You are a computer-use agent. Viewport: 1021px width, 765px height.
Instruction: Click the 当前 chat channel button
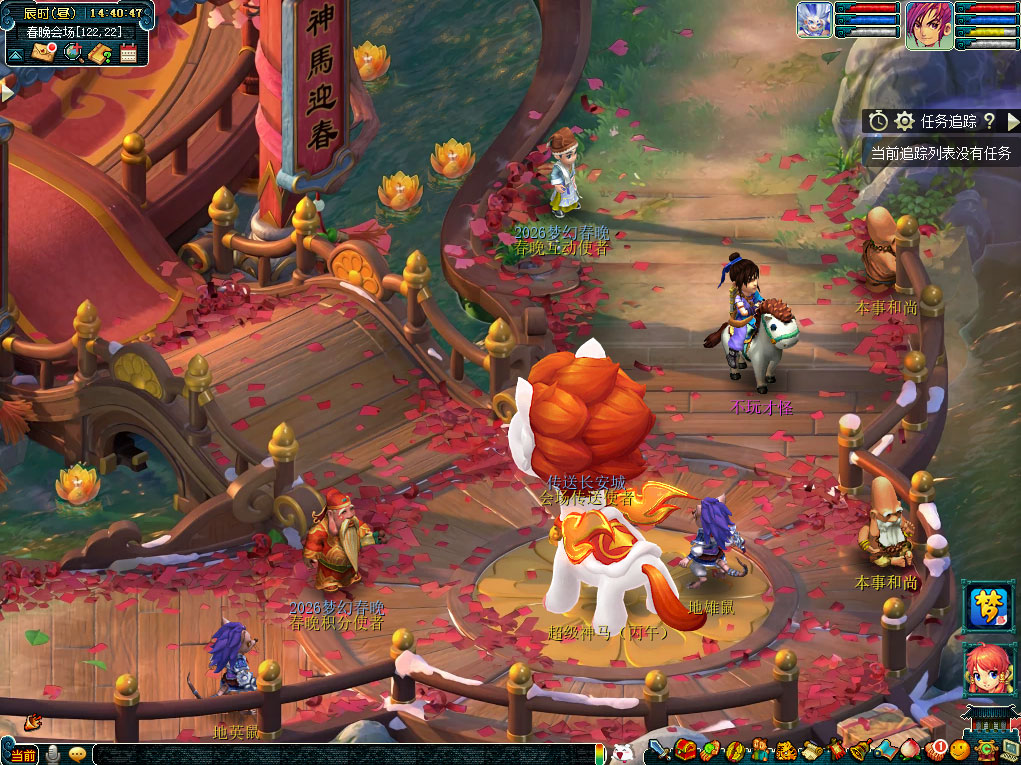click(x=23, y=755)
